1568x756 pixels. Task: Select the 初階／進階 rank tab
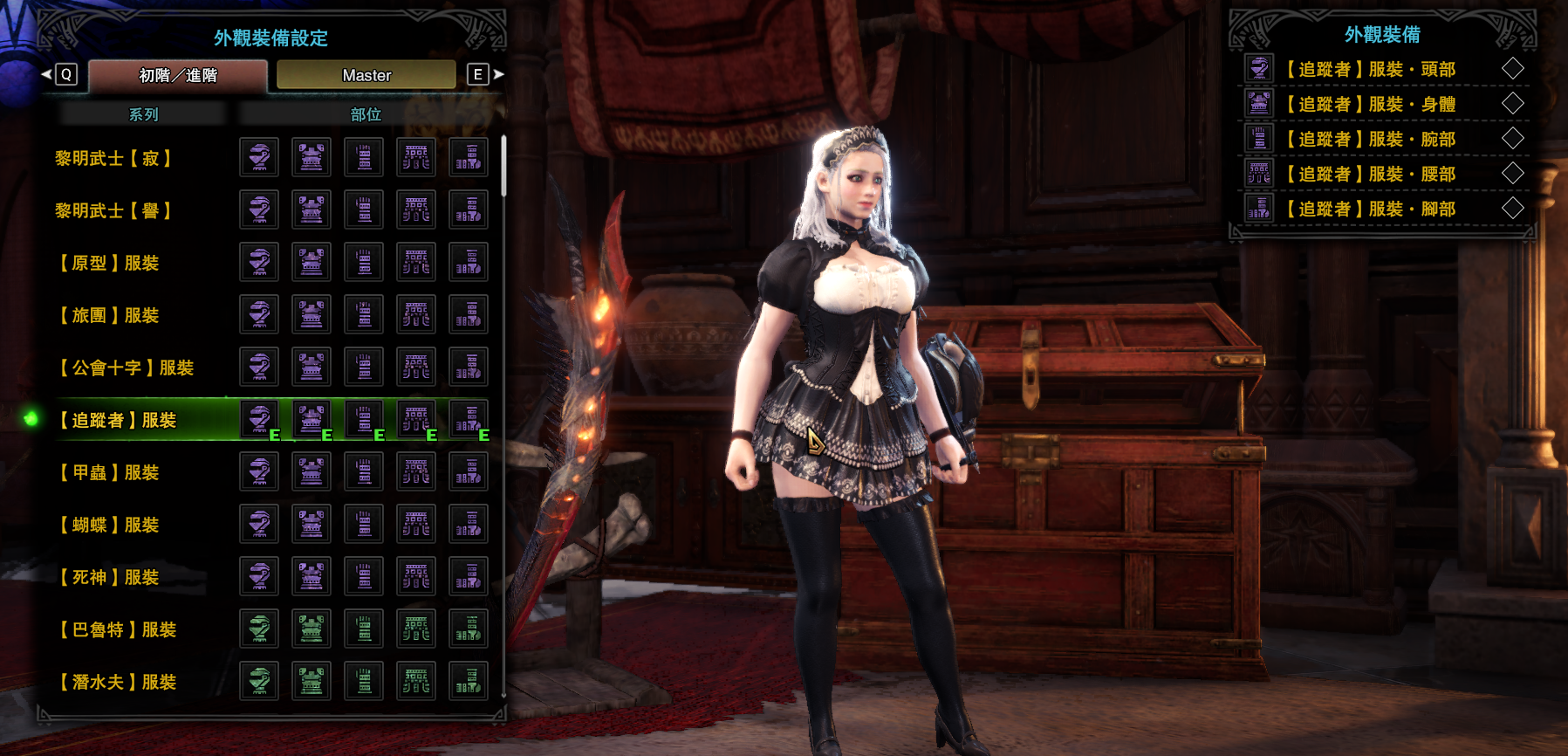click(x=178, y=75)
